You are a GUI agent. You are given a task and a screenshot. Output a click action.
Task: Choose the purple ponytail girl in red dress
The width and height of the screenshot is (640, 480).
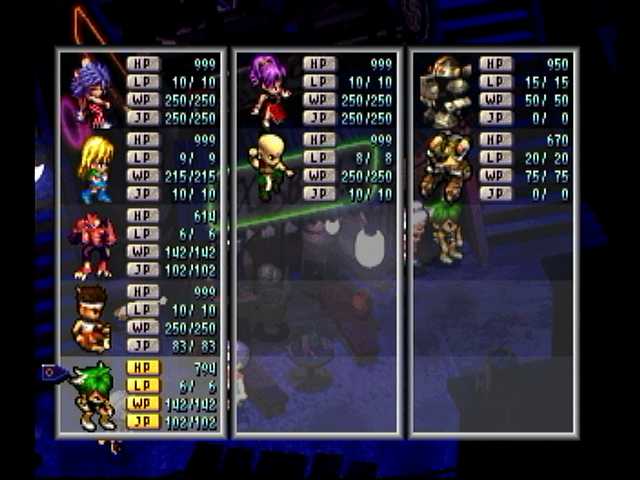(269, 90)
